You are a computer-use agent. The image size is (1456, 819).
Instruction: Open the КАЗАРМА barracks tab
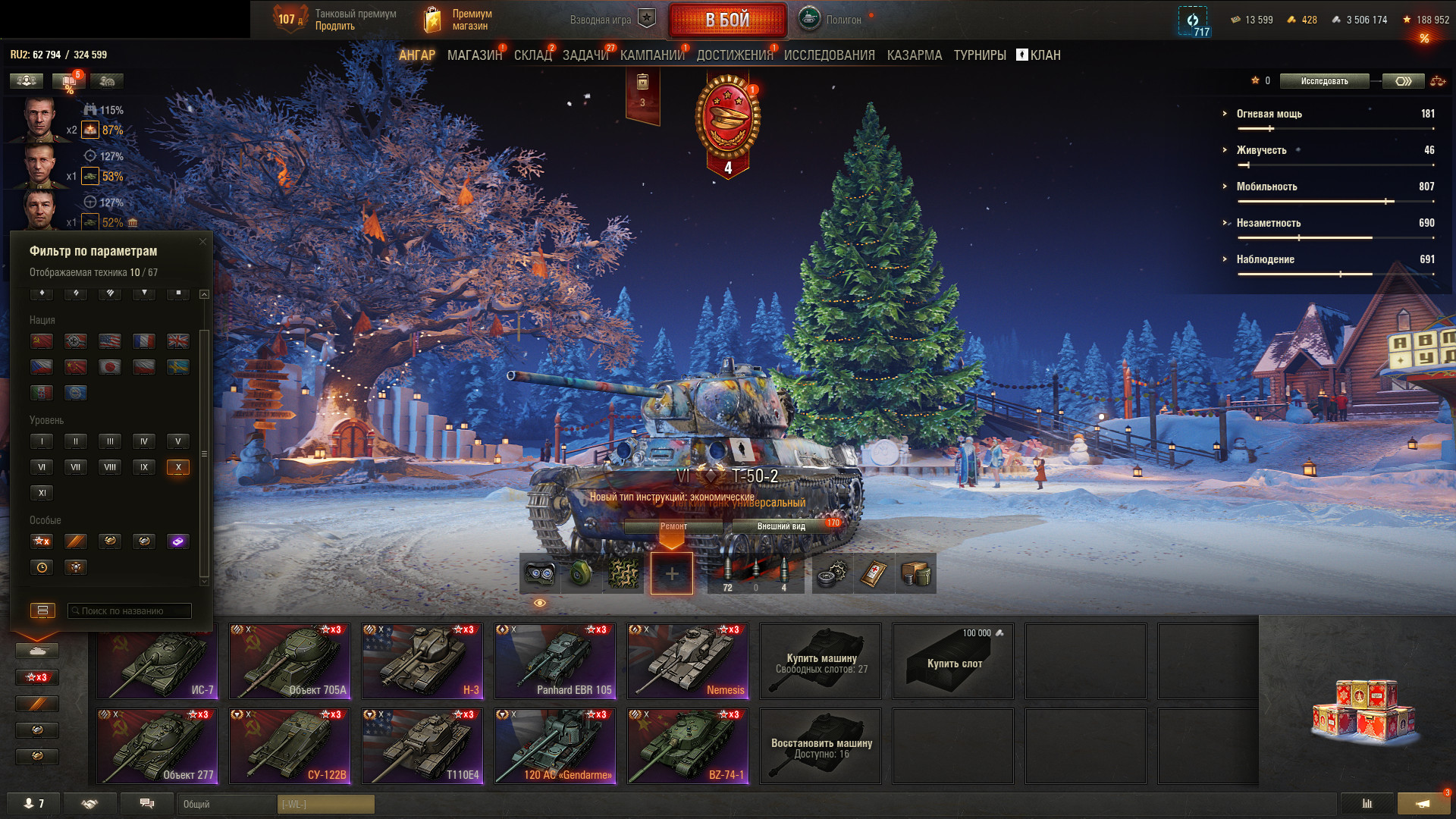pyautogui.click(x=914, y=55)
